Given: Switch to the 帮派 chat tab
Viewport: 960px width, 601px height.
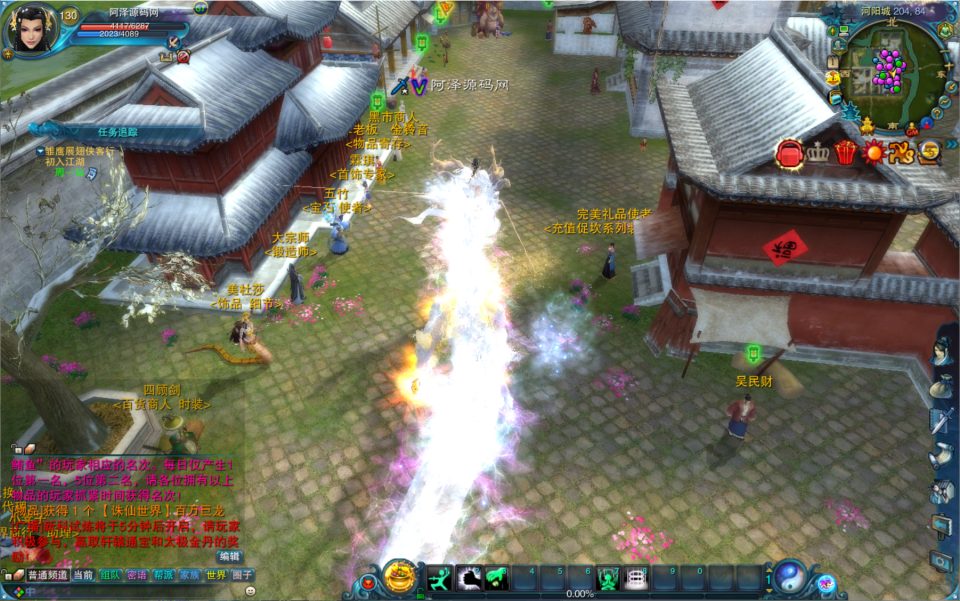Looking at the screenshot, I should 163,575.
